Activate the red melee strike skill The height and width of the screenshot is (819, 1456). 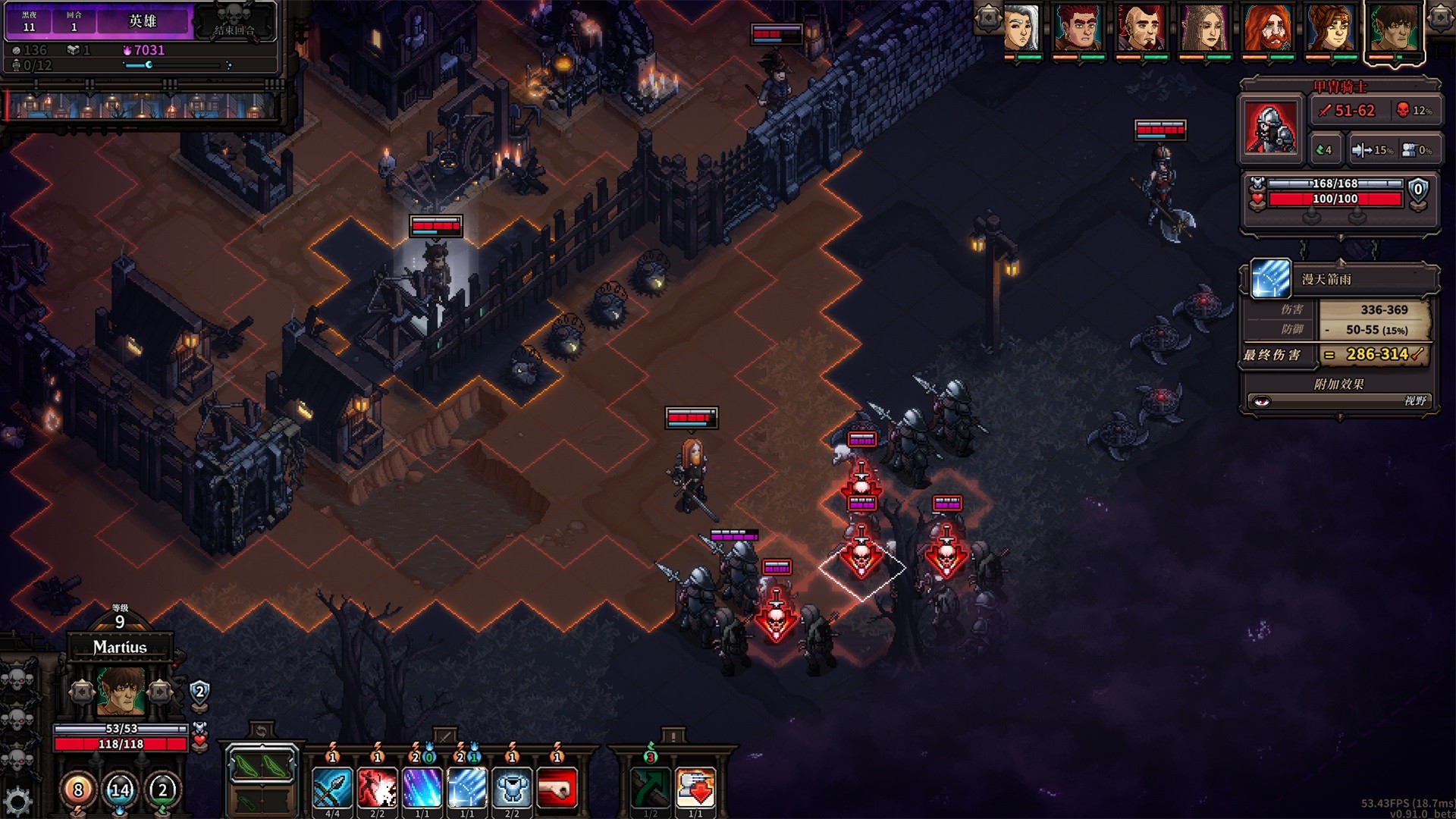click(x=378, y=787)
